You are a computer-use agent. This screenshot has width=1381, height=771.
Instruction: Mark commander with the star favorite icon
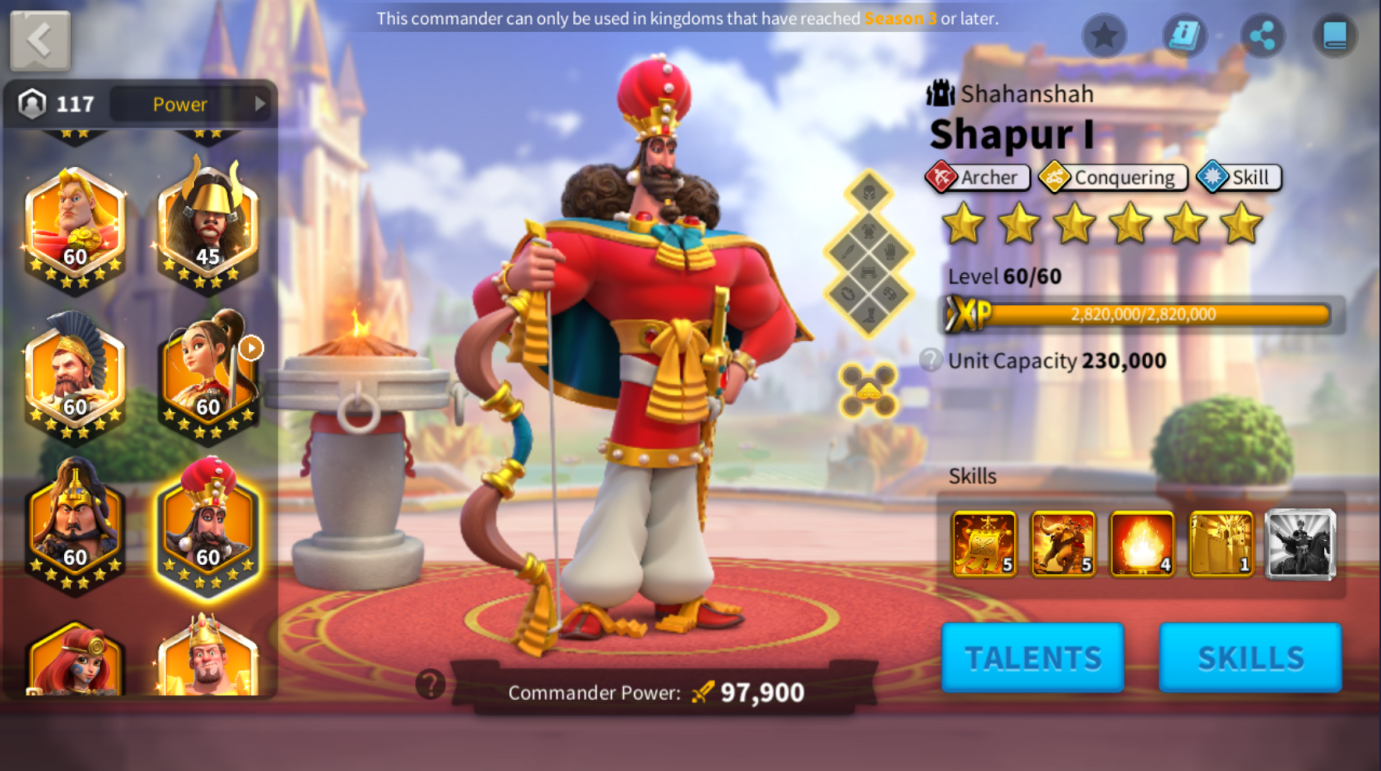coord(1104,37)
